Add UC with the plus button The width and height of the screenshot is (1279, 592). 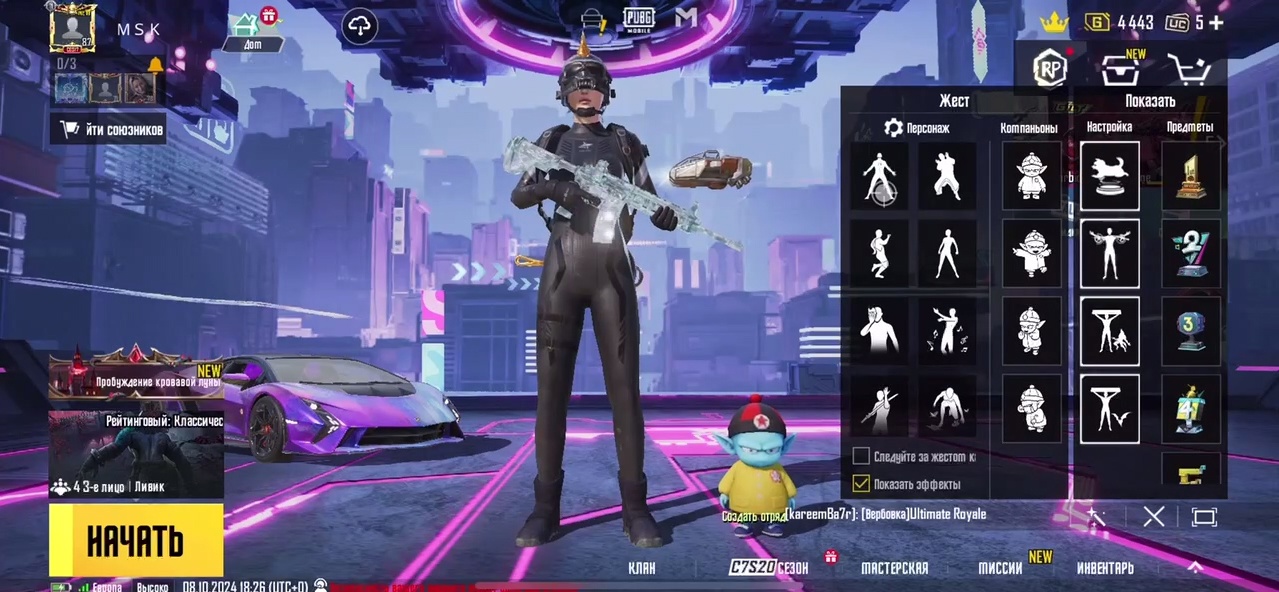1215,22
